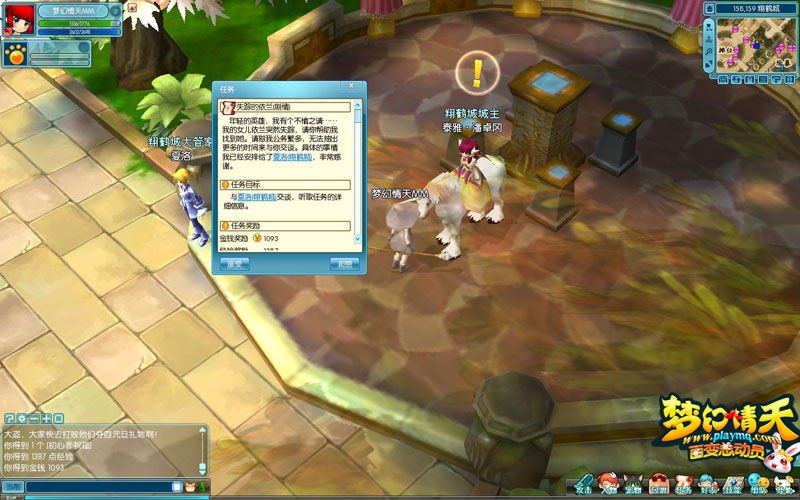Click the pet paw portrait

click(x=14, y=50)
